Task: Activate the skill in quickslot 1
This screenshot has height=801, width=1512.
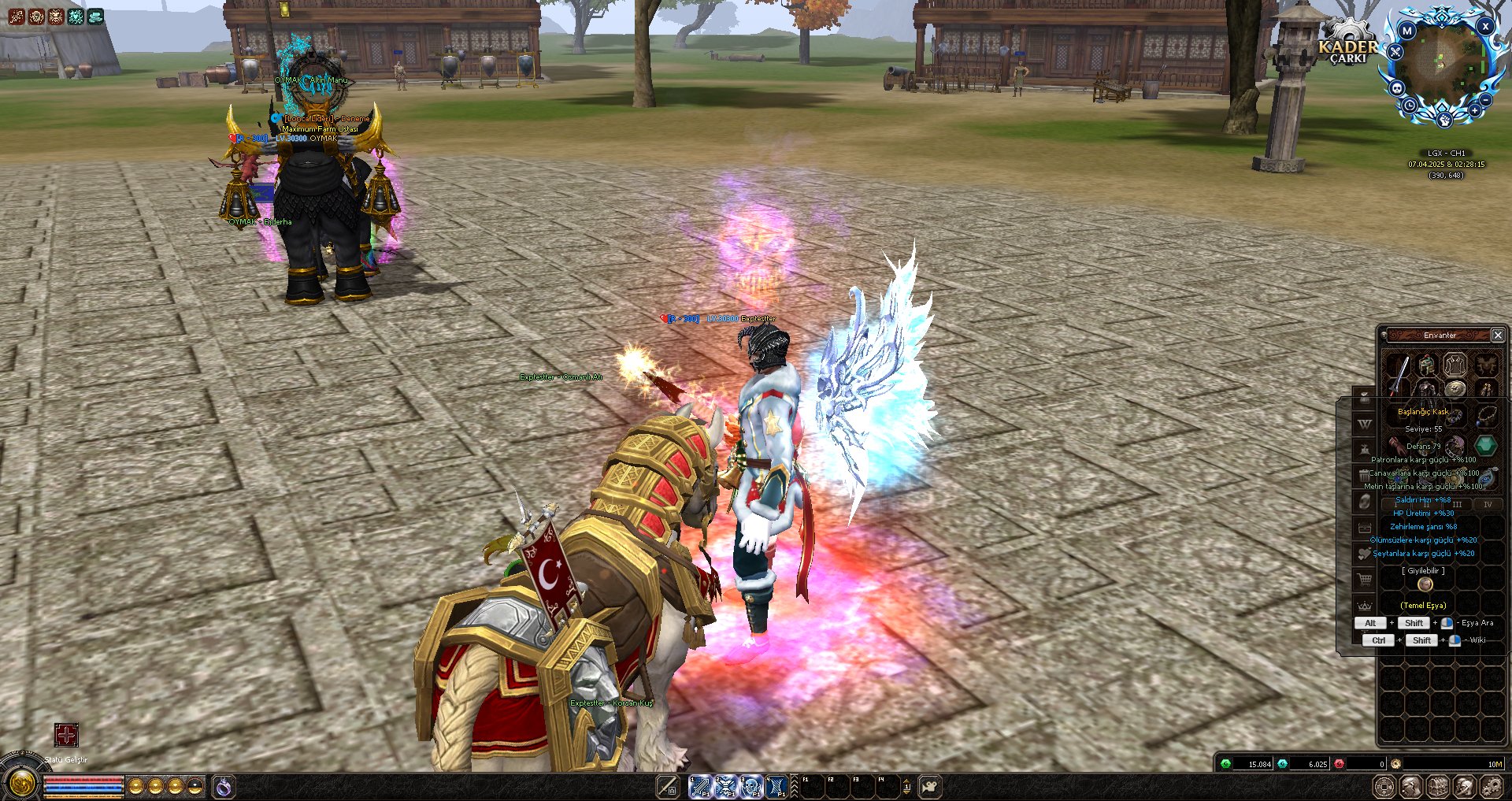Action: click(700, 786)
